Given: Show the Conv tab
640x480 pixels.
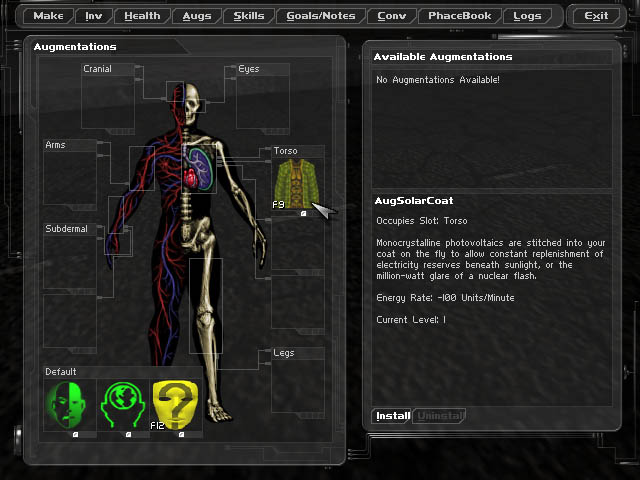Looking at the screenshot, I should point(392,16).
